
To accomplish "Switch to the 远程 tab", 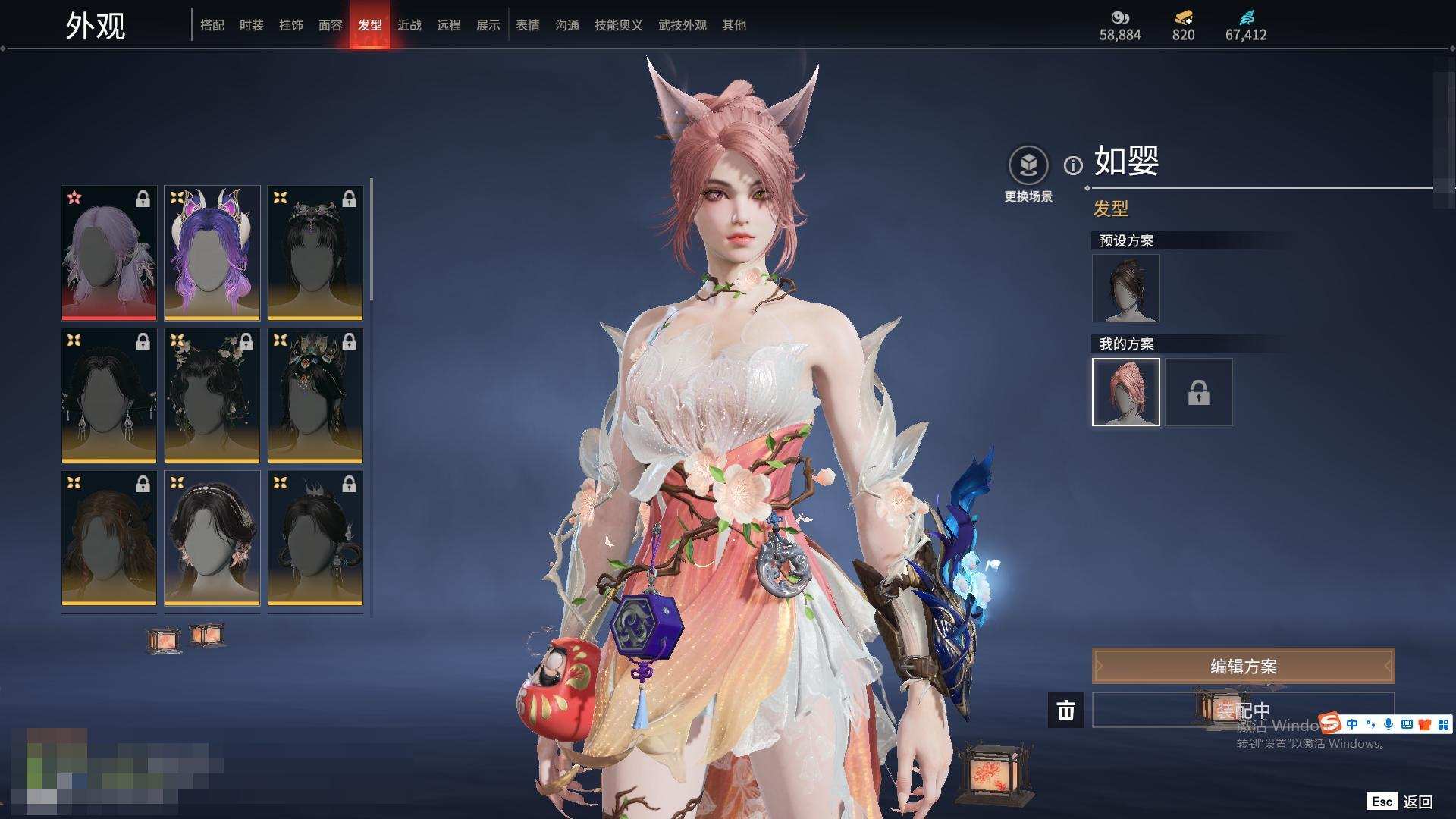I will tap(449, 25).
